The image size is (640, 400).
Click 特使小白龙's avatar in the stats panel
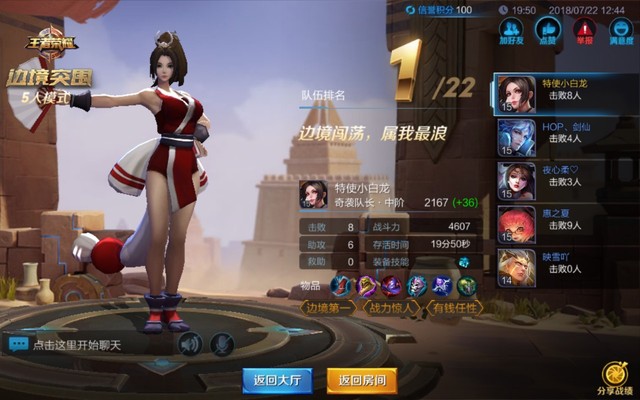(x=314, y=195)
